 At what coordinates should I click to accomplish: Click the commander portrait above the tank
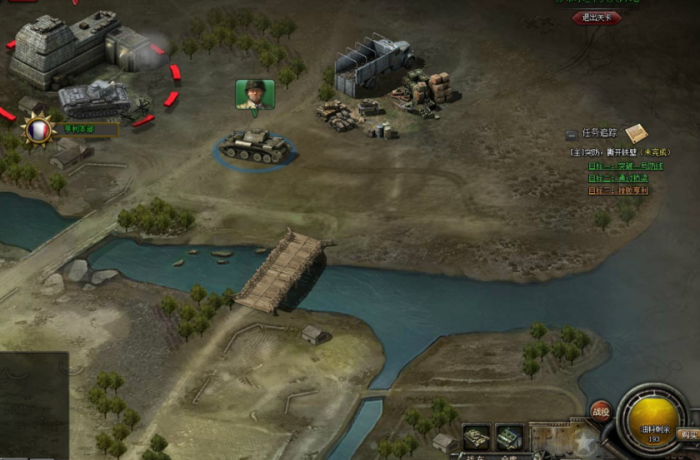tap(255, 94)
